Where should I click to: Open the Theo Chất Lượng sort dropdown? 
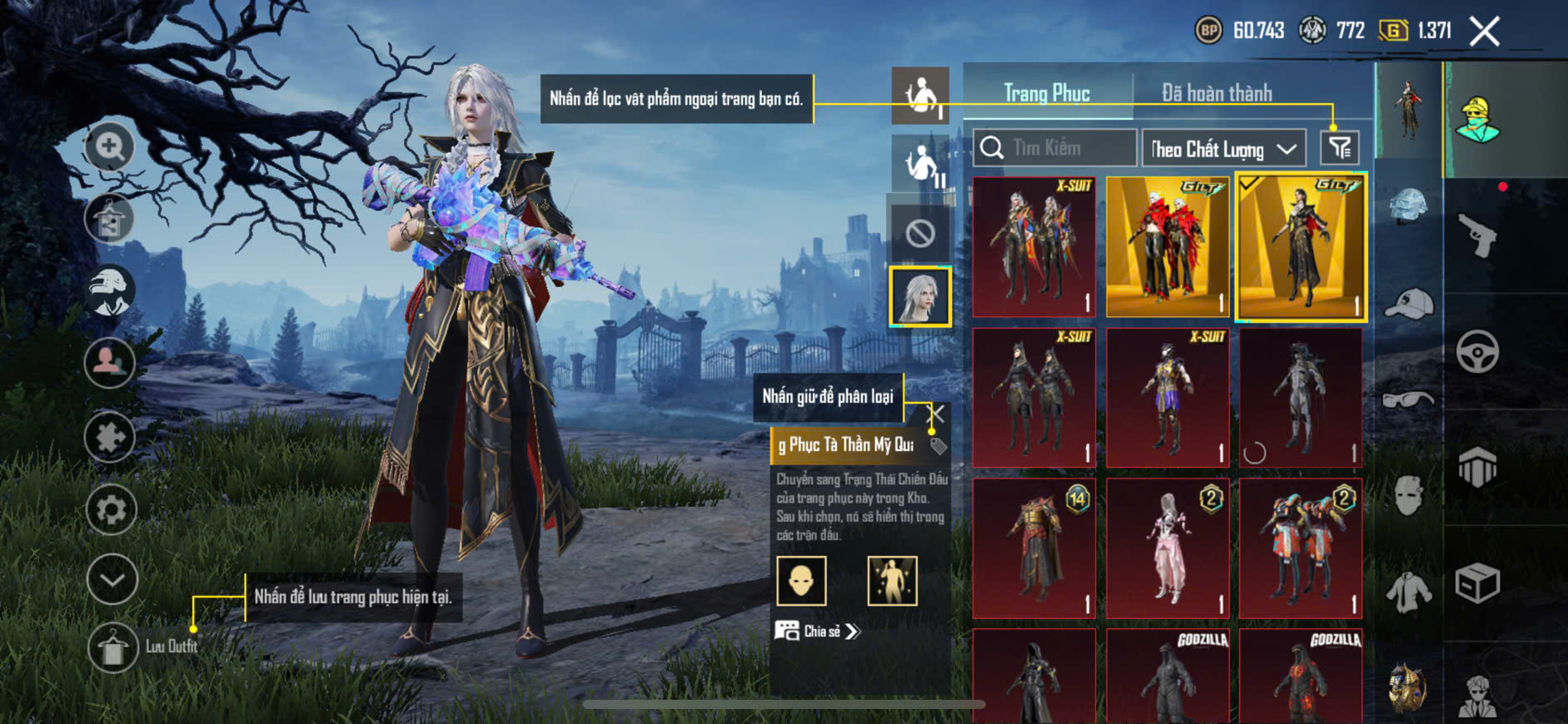point(1222,149)
